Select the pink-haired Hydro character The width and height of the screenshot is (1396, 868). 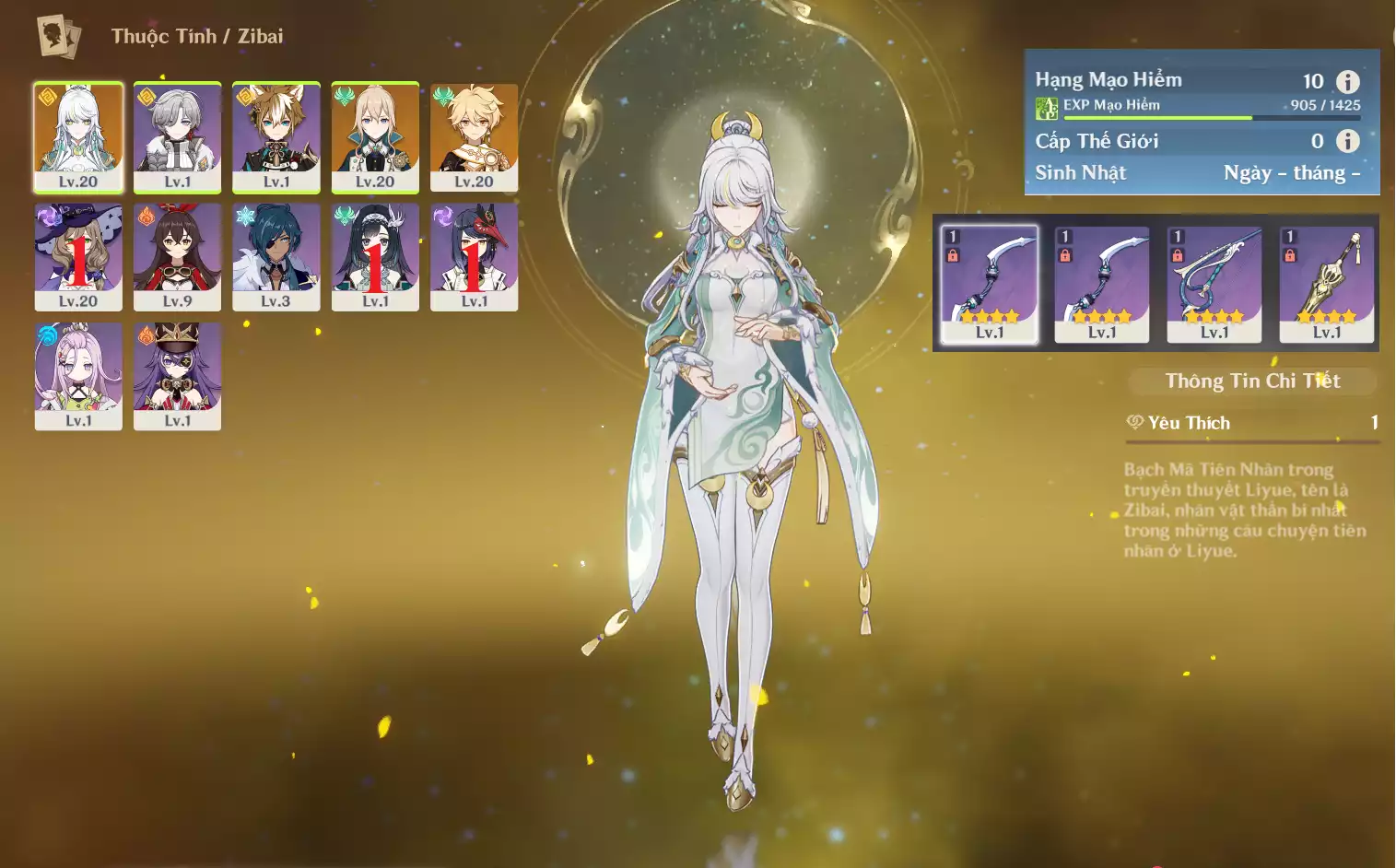coord(78,375)
